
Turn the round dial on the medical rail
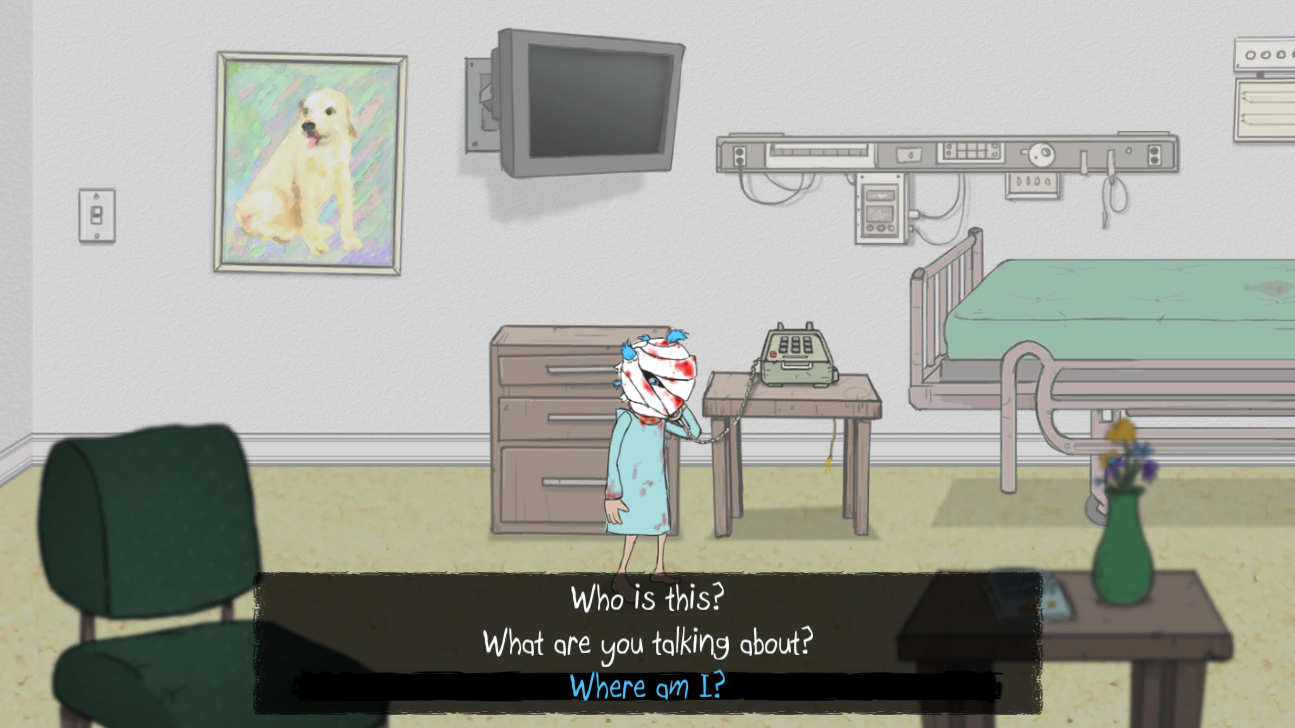(x=1040, y=157)
